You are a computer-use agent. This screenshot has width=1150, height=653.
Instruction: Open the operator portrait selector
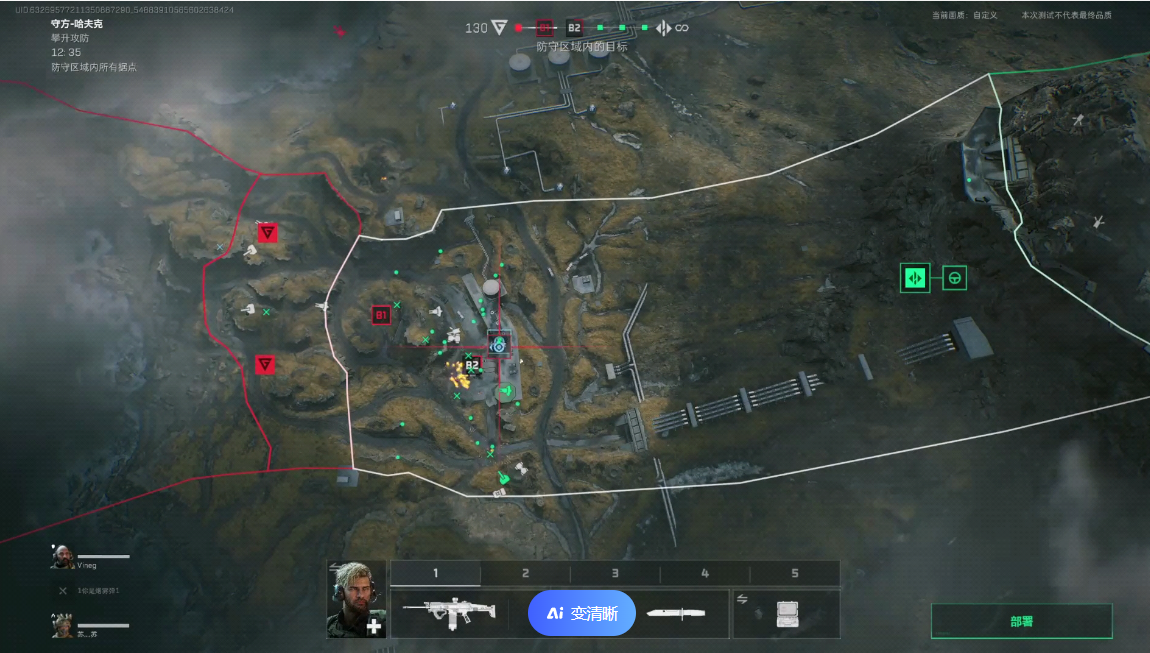(x=356, y=599)
